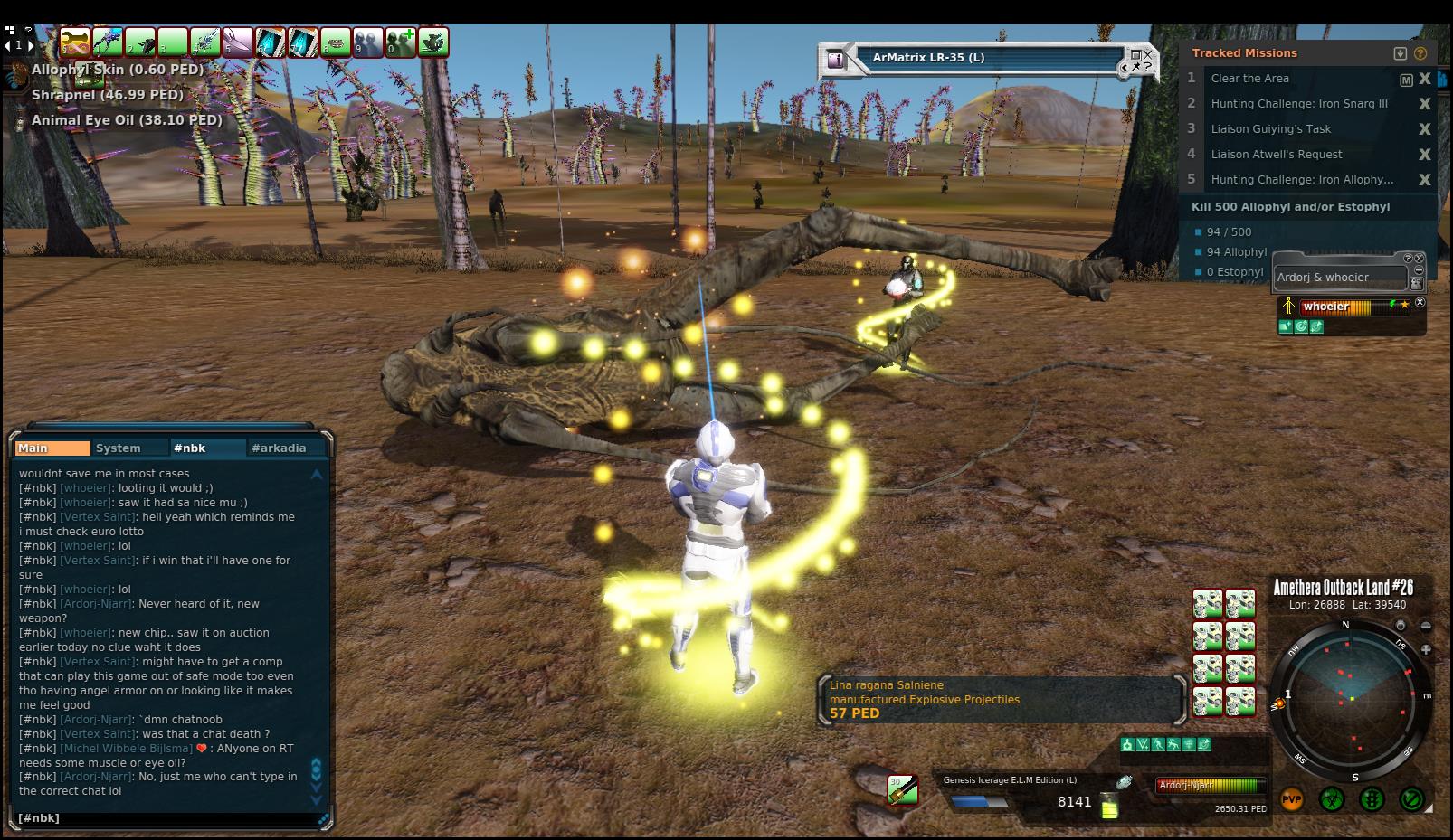The width and height of the screenshot is (1453, 840).
Task: Click the radar zoom-in plus button
Action: coord(1426,649)
